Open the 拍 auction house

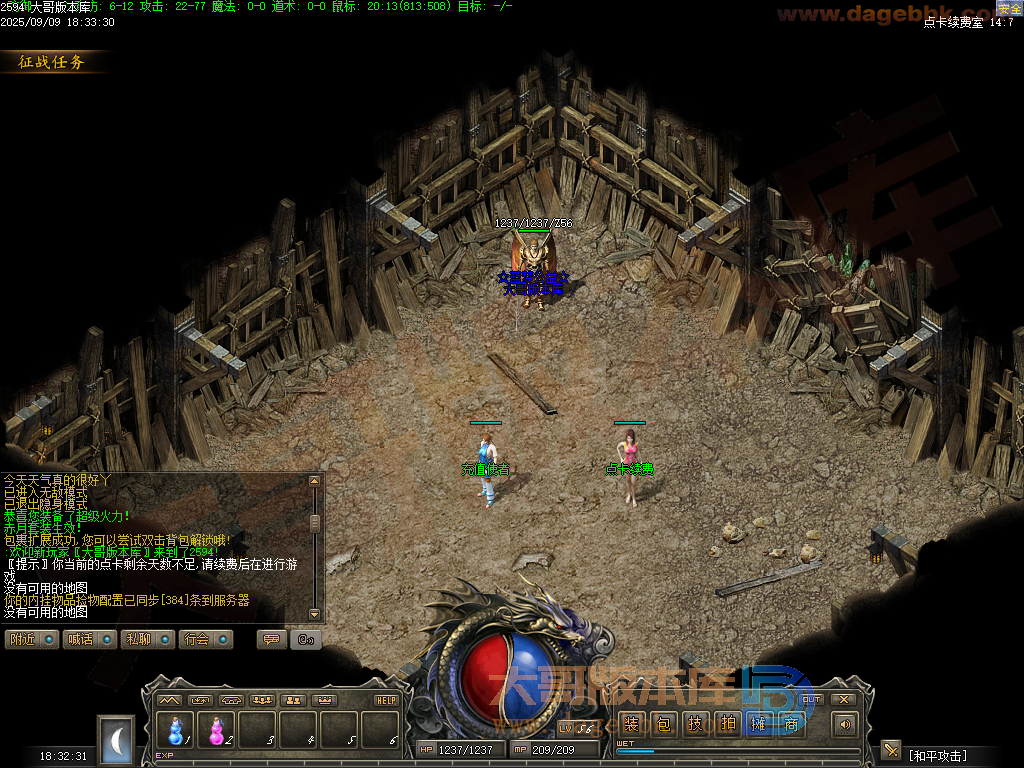click(x=727, y=725)
